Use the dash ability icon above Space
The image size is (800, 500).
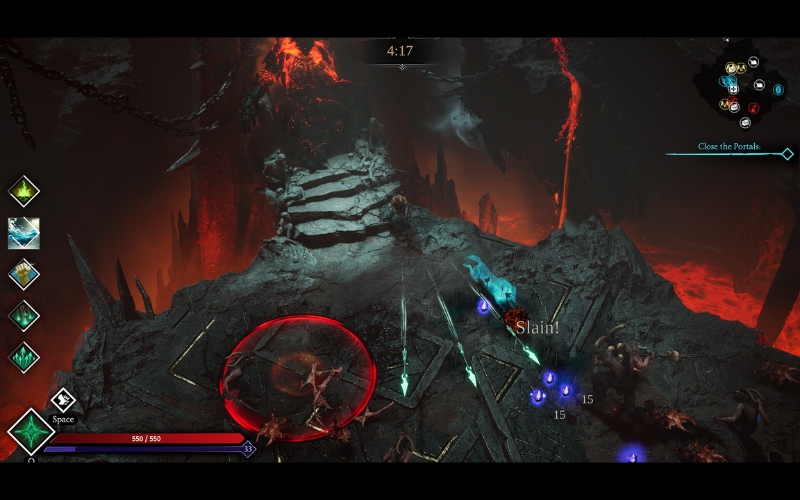[x=63, y=400]
